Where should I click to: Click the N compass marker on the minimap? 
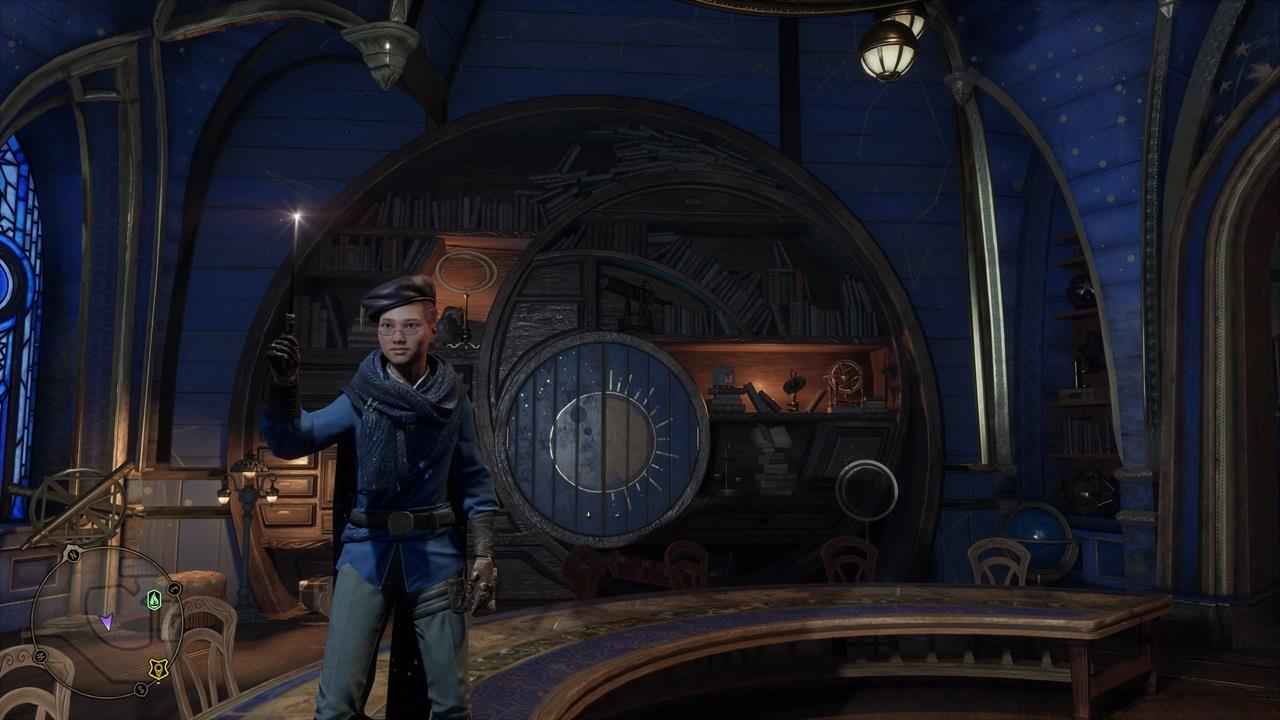coord(72,556)
